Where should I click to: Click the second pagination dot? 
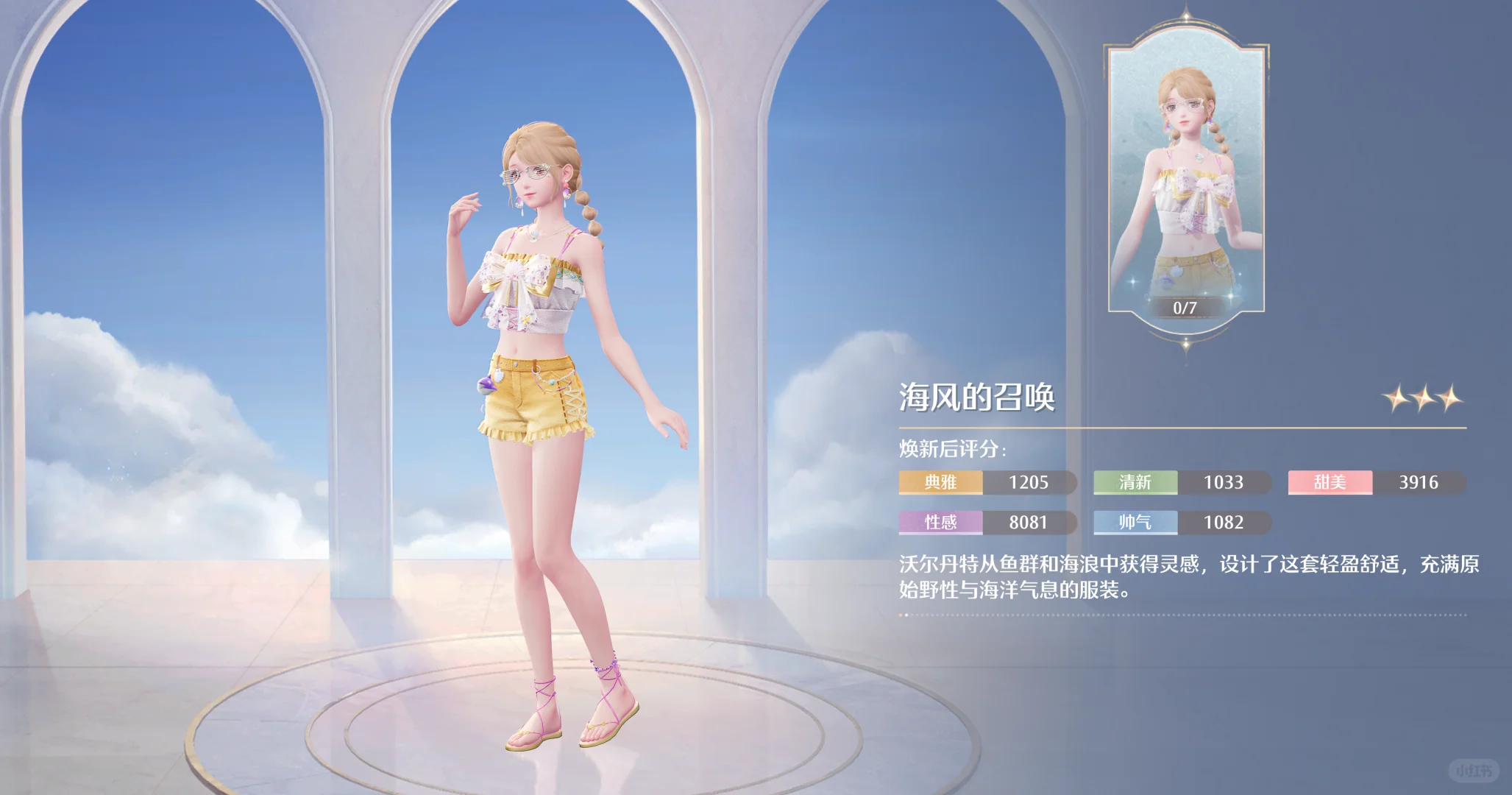906,615
